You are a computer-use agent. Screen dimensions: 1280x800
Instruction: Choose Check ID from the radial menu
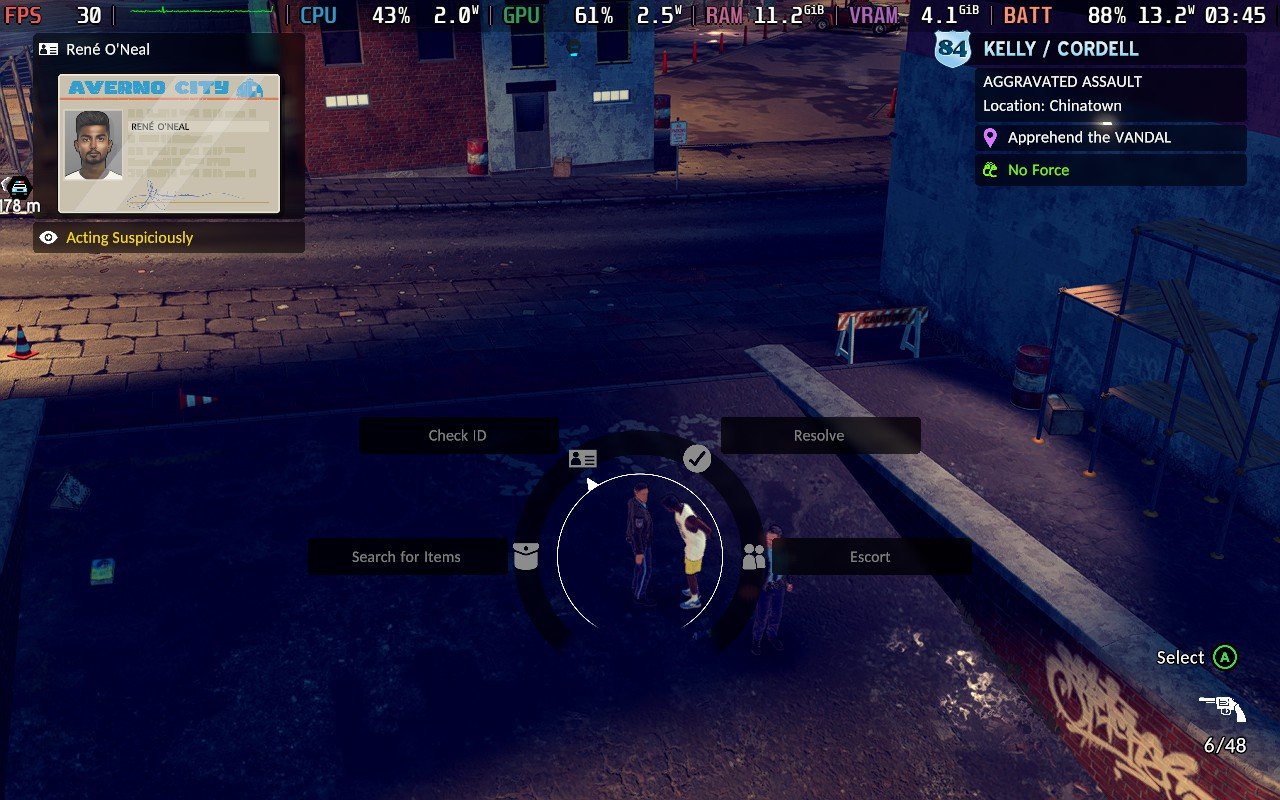pyautogui.click(x=458, y=436)
